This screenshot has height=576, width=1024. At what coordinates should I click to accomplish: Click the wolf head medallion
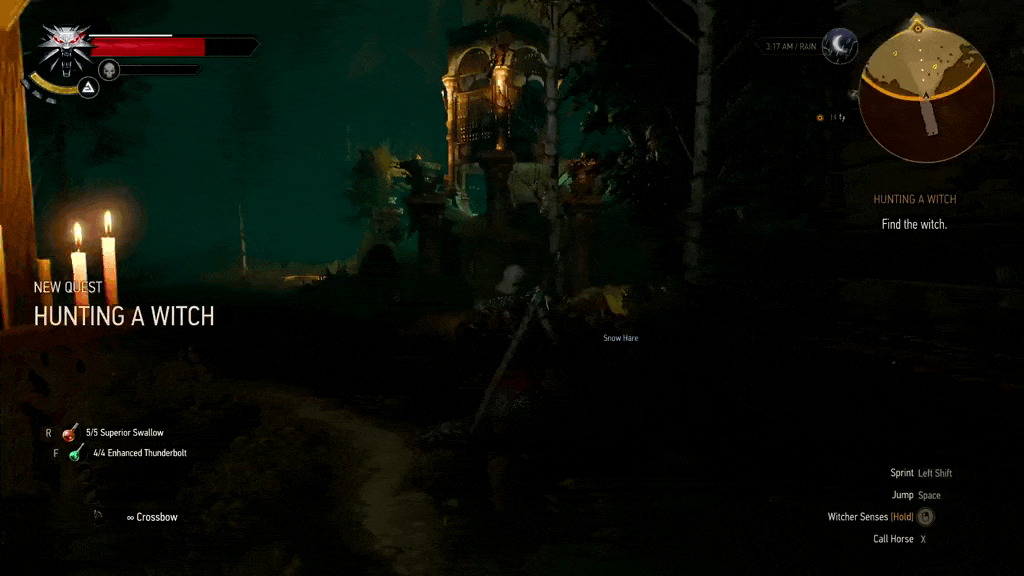(x=65, y=50)
